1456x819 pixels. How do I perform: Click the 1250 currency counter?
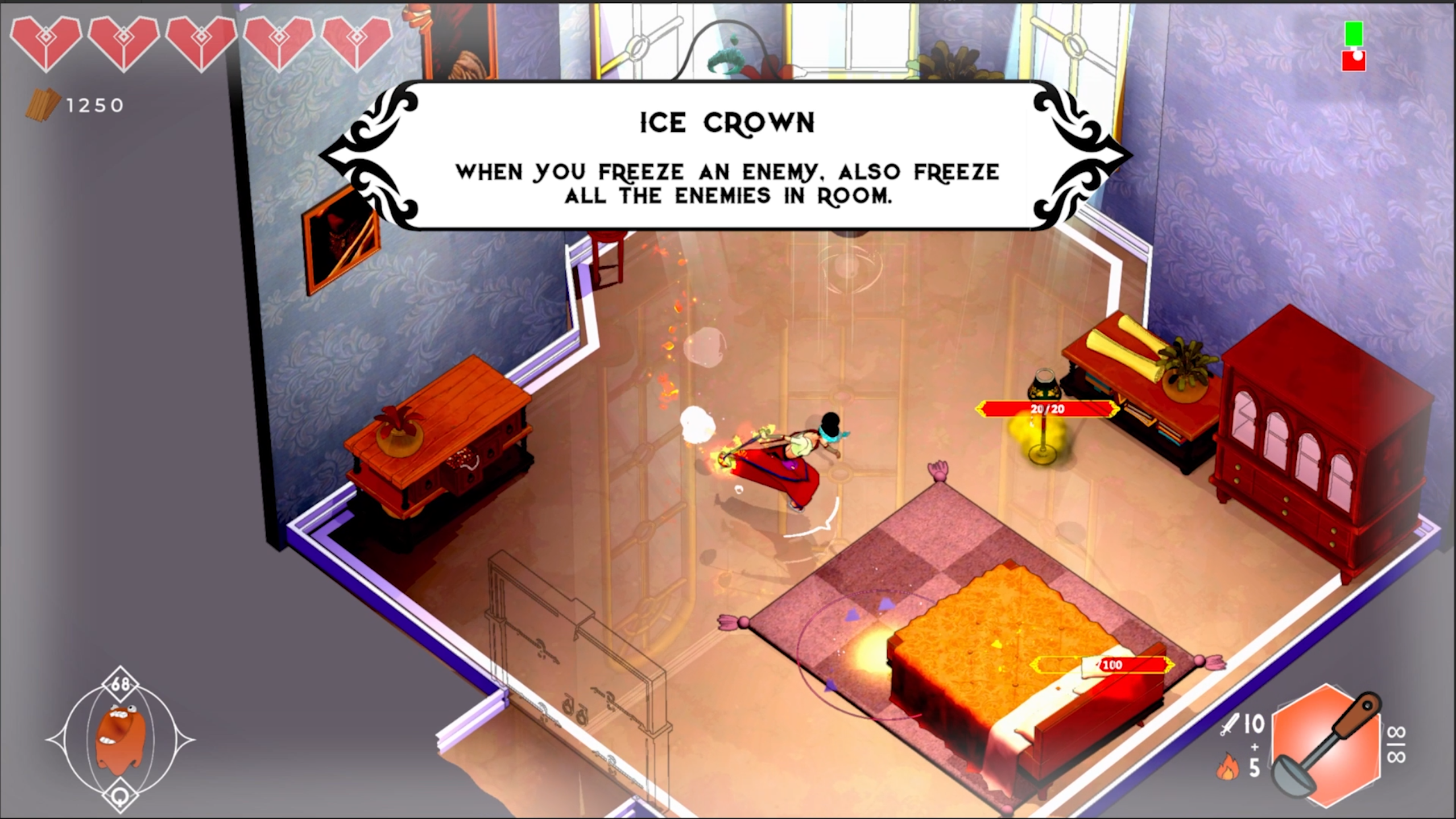click(x=94, y=104)
